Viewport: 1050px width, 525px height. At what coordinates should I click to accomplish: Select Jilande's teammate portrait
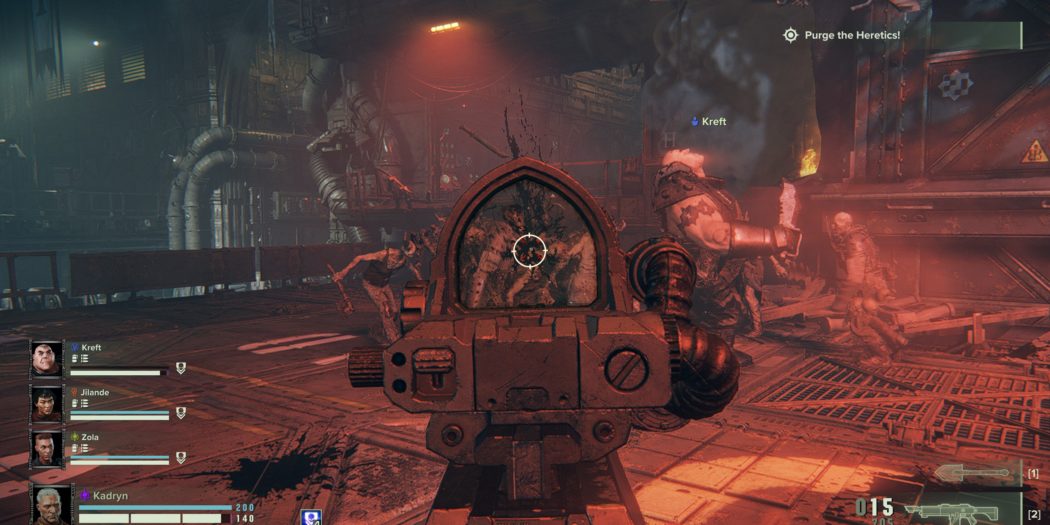tap(47, 403)
